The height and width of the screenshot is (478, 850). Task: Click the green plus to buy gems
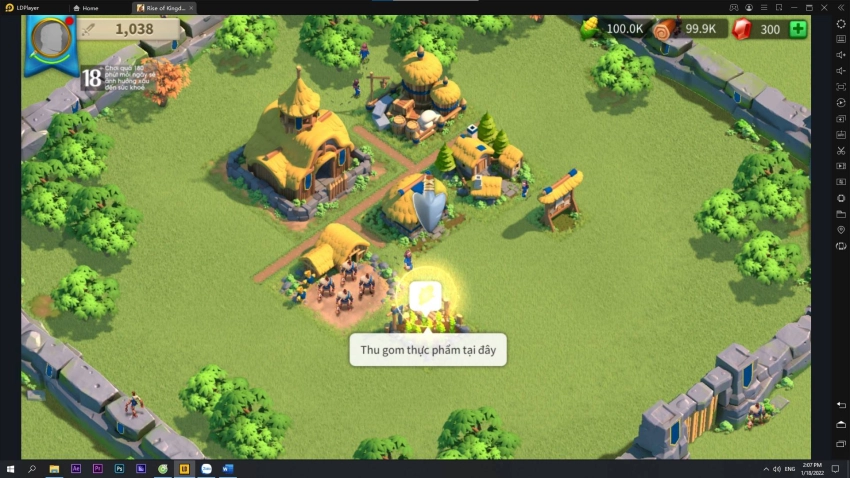point(798,29)
